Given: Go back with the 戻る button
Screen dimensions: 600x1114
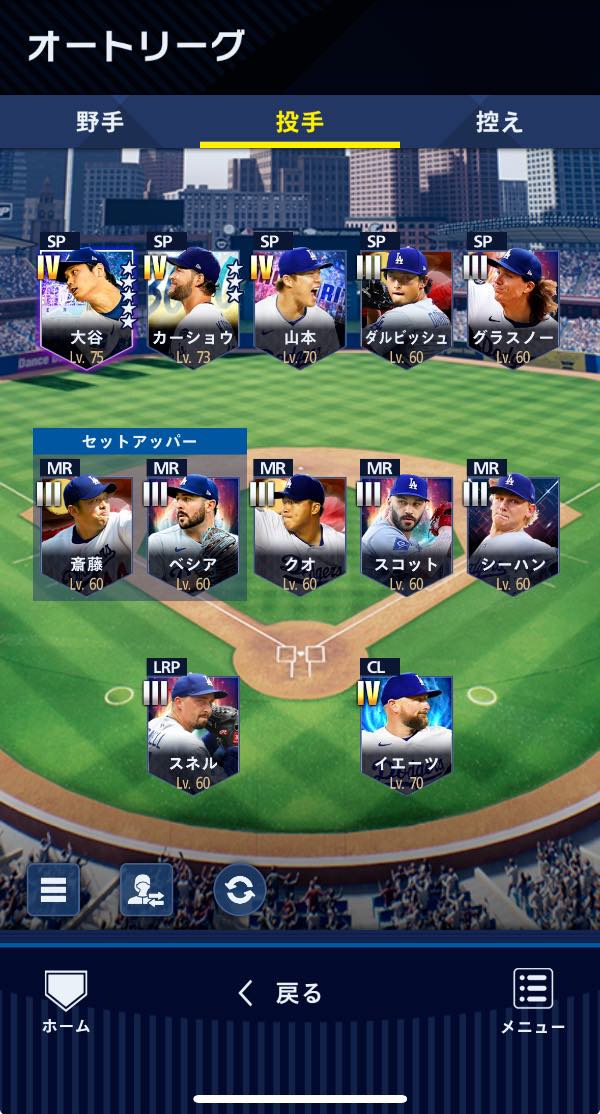Looking at the screenshot, I should (x=281, y=993).
